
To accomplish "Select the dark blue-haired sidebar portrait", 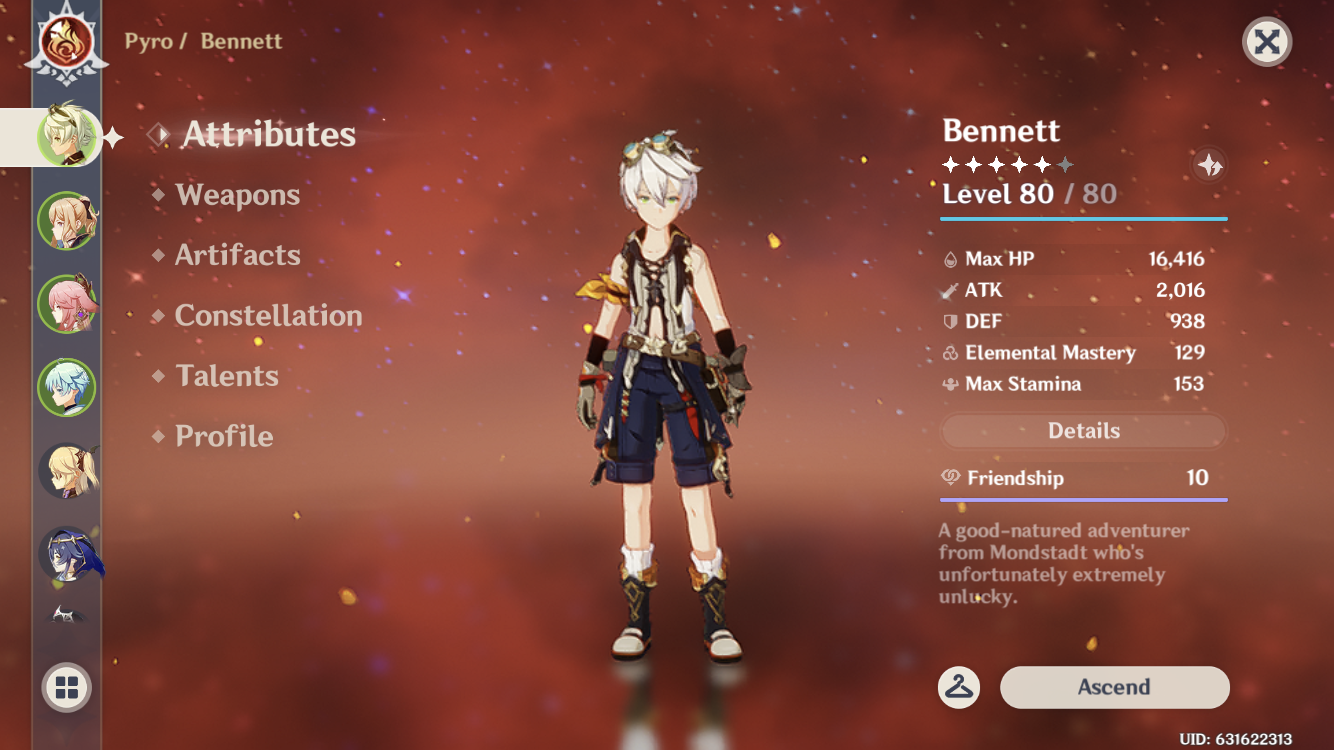I will (x=67, y=555).
